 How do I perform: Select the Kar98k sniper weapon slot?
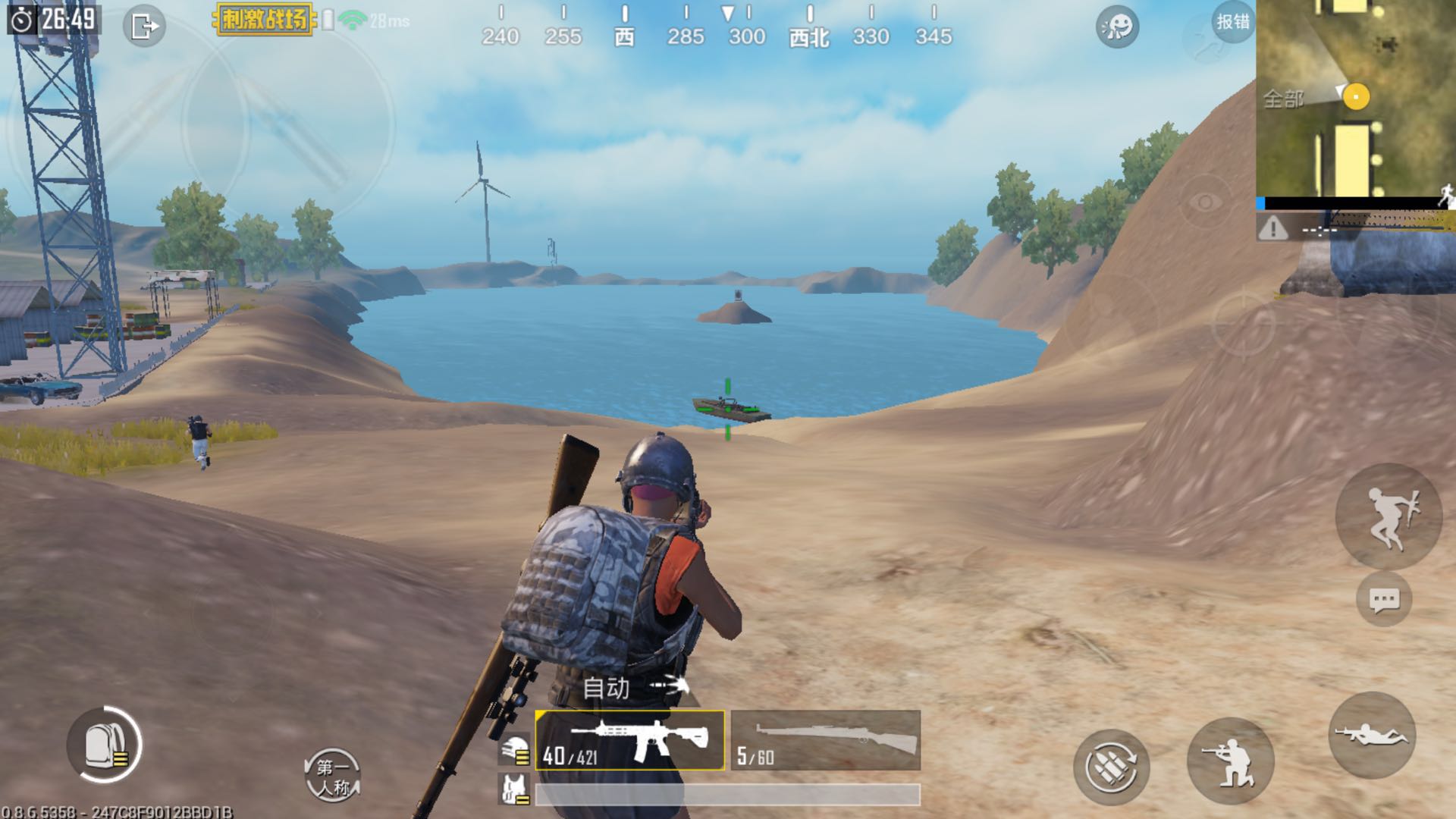(x=826, y=740)
